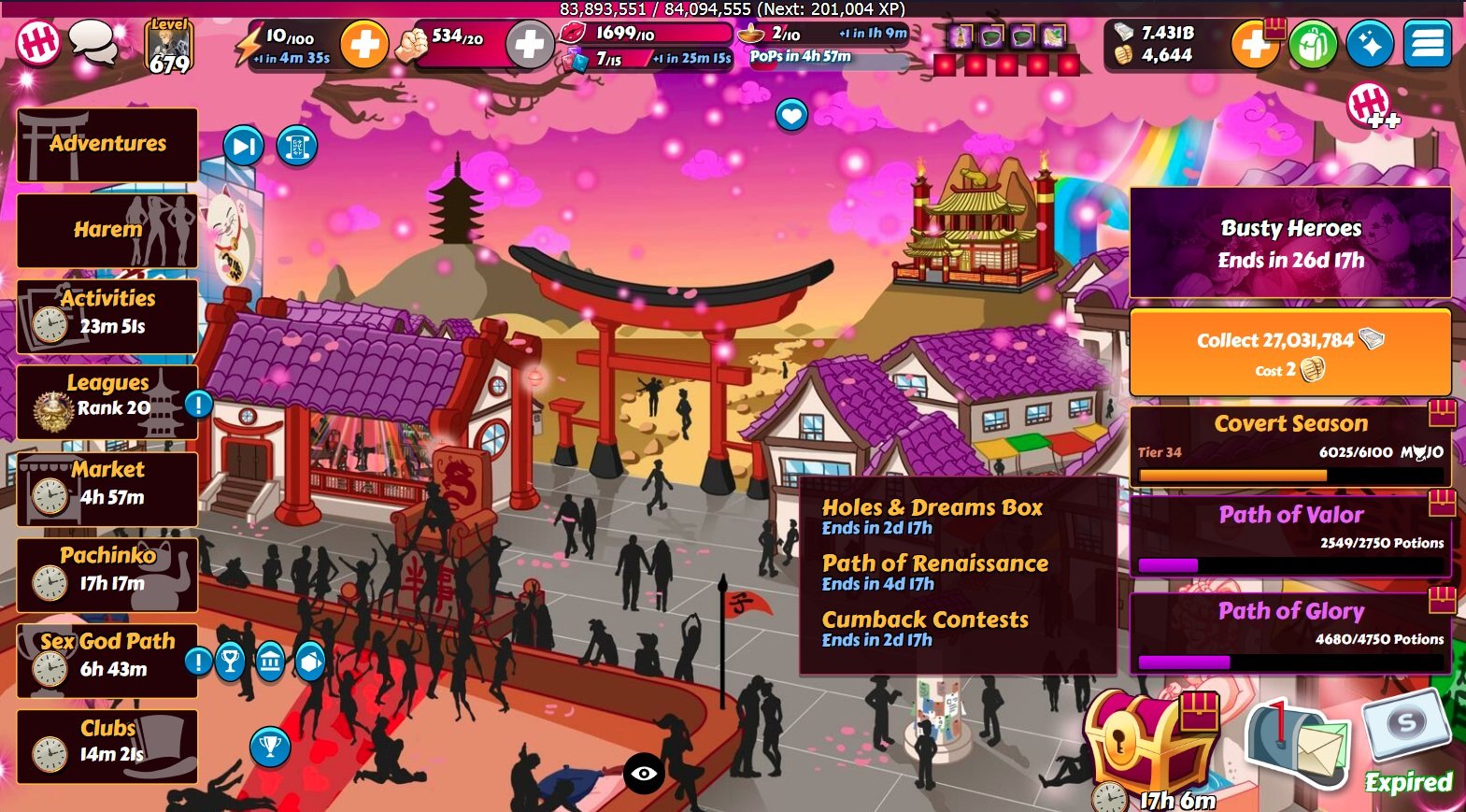This screenshot has width=1466, height=812.
Task: Open Path of Glory panel
Action: tap(1289, 633)
